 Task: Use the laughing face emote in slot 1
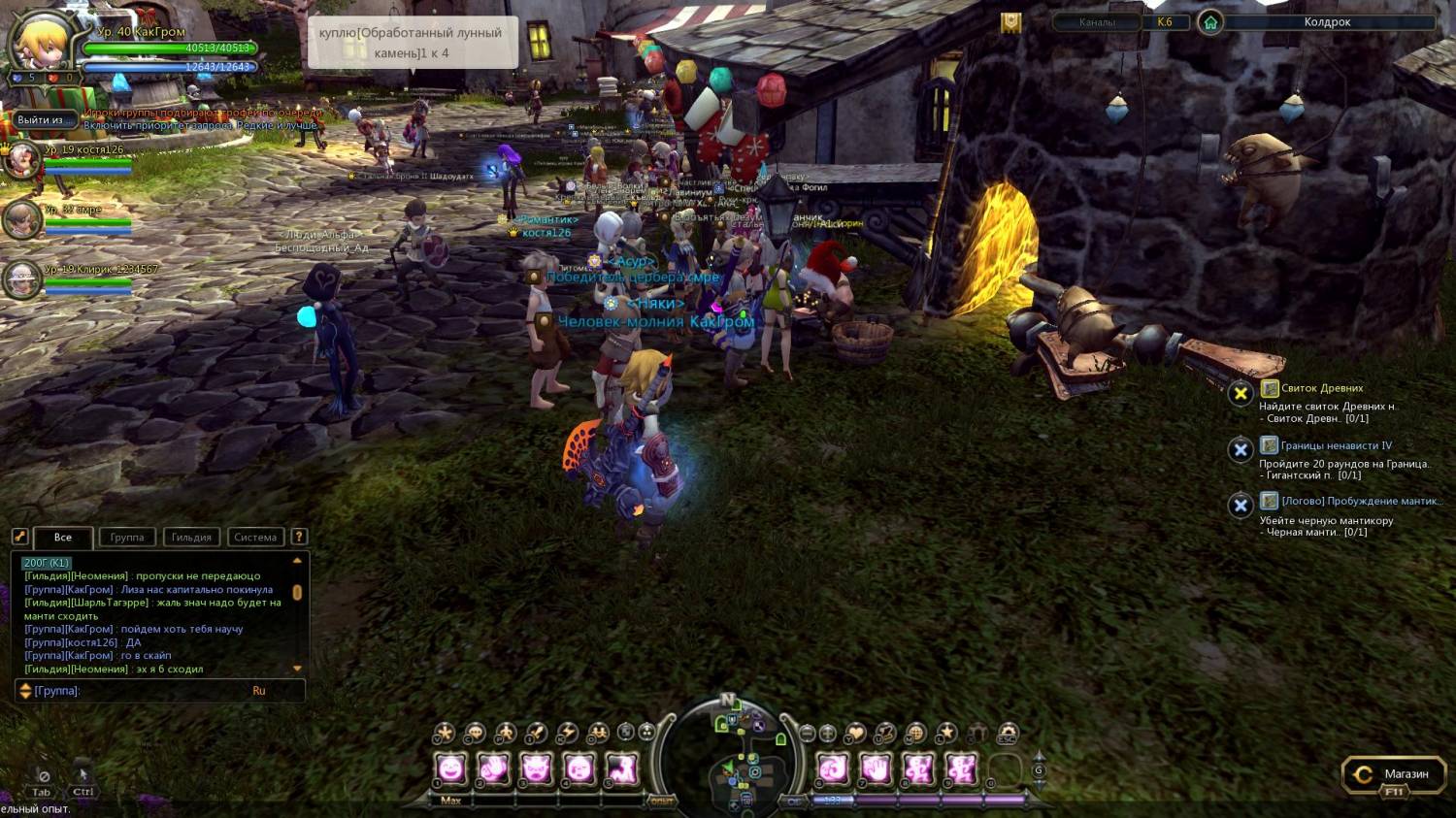coord(451,769)
